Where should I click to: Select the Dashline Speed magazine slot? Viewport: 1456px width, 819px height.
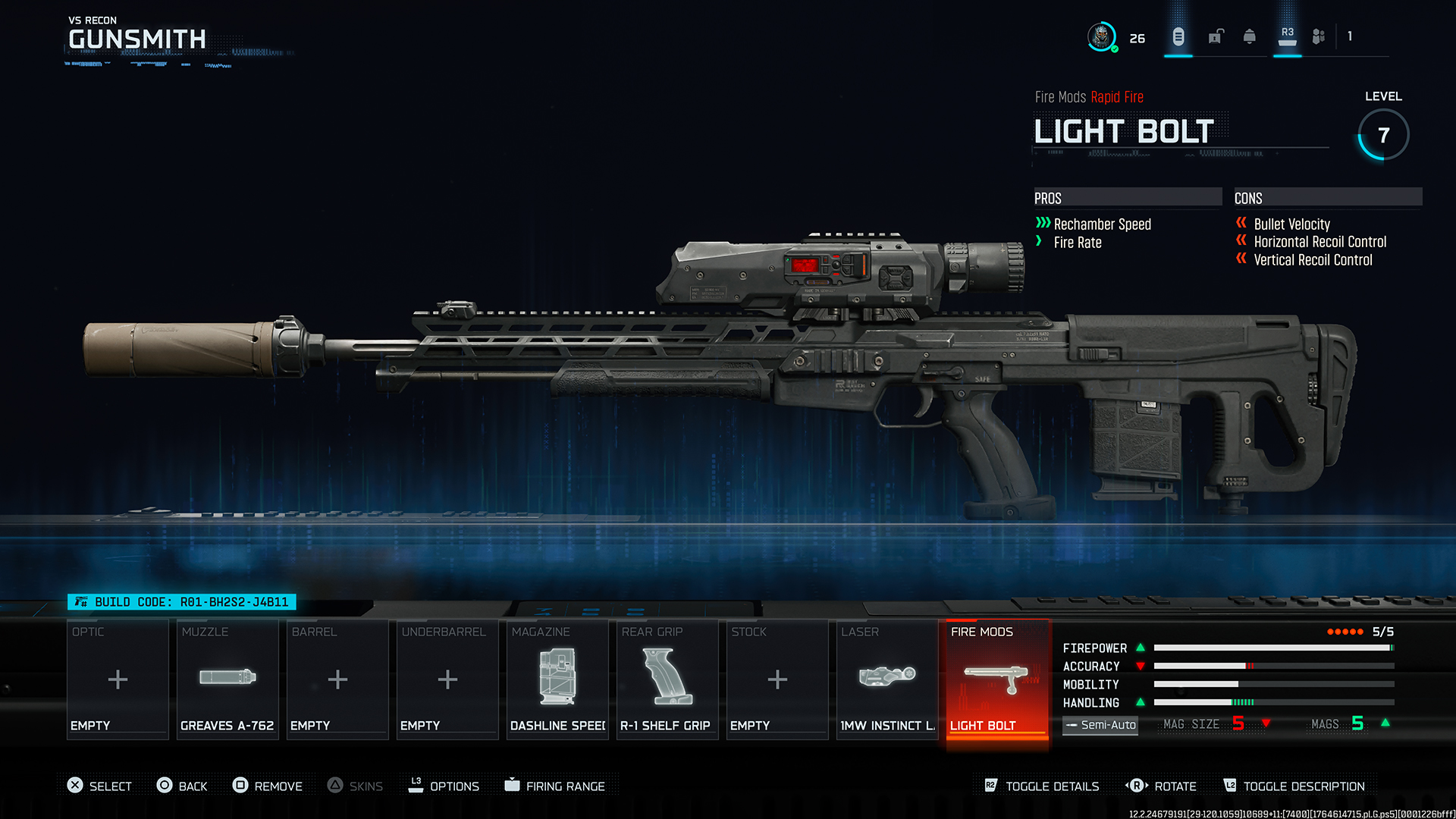click(x=557, y=679)
